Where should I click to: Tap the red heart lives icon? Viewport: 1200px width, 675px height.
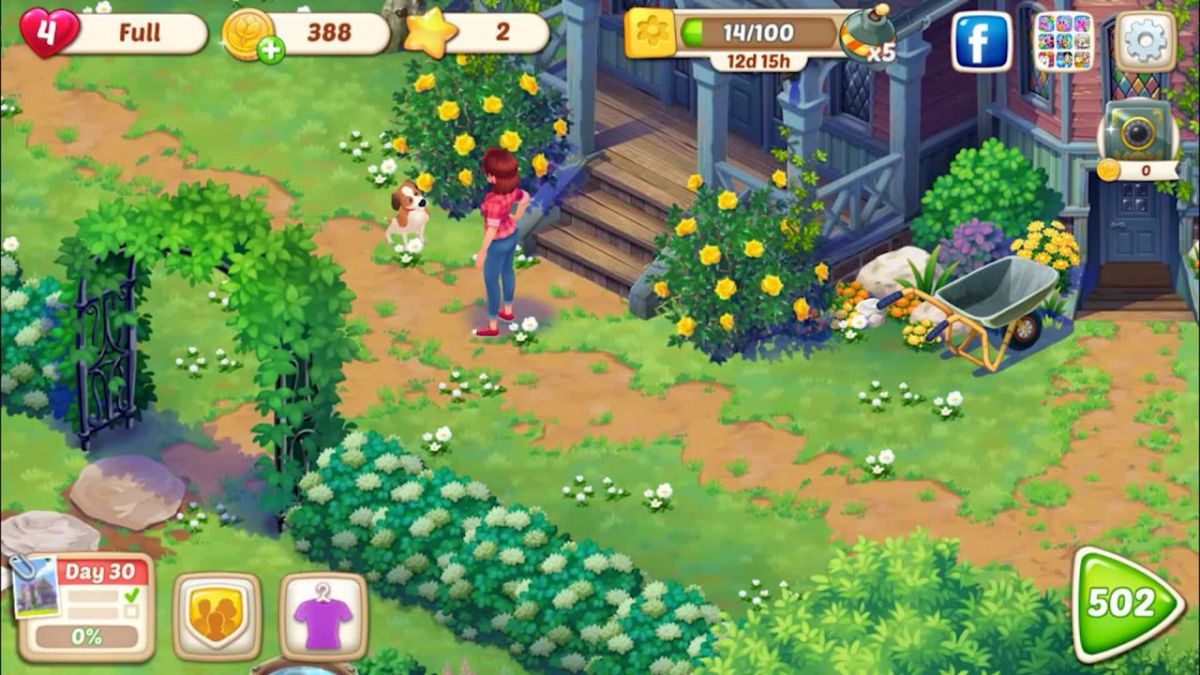tap(48, 33)
